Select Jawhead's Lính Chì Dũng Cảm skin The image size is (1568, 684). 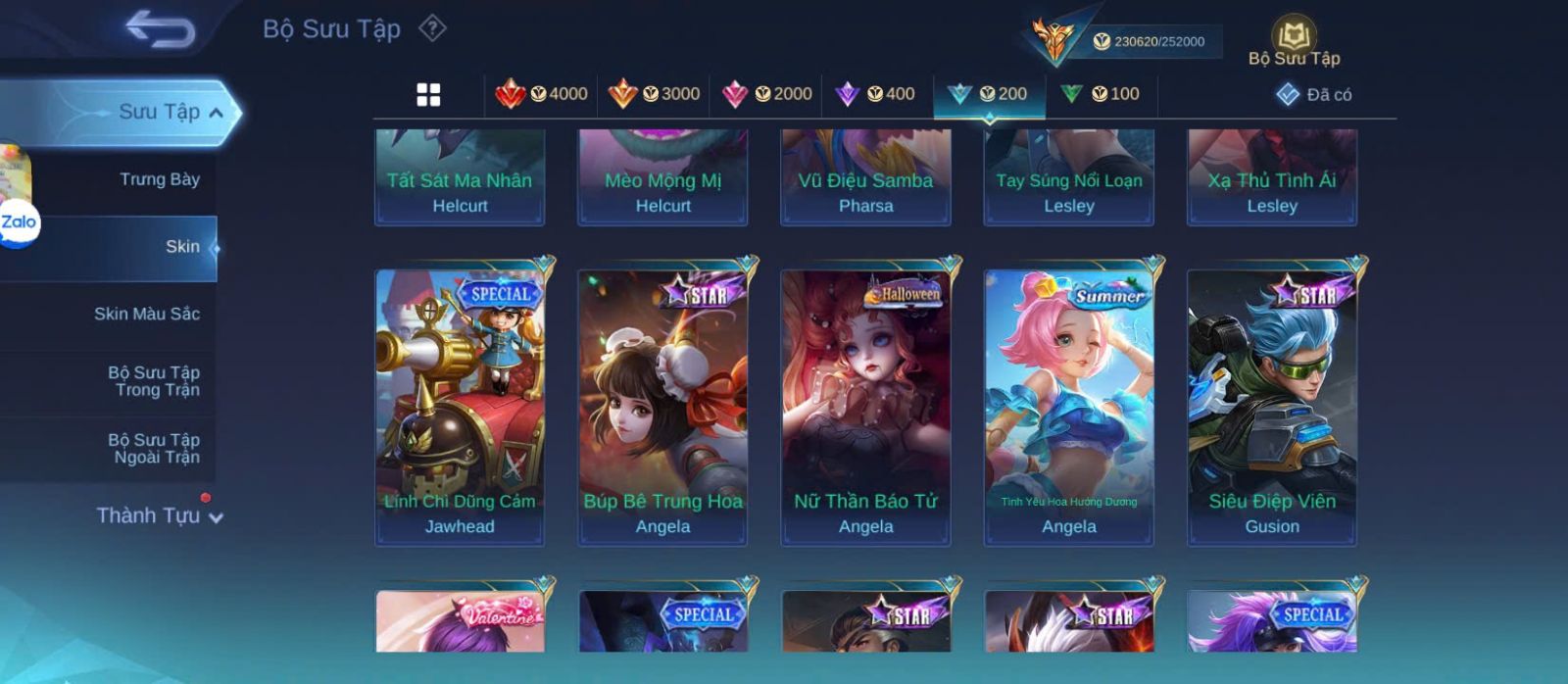pos(460,407)
